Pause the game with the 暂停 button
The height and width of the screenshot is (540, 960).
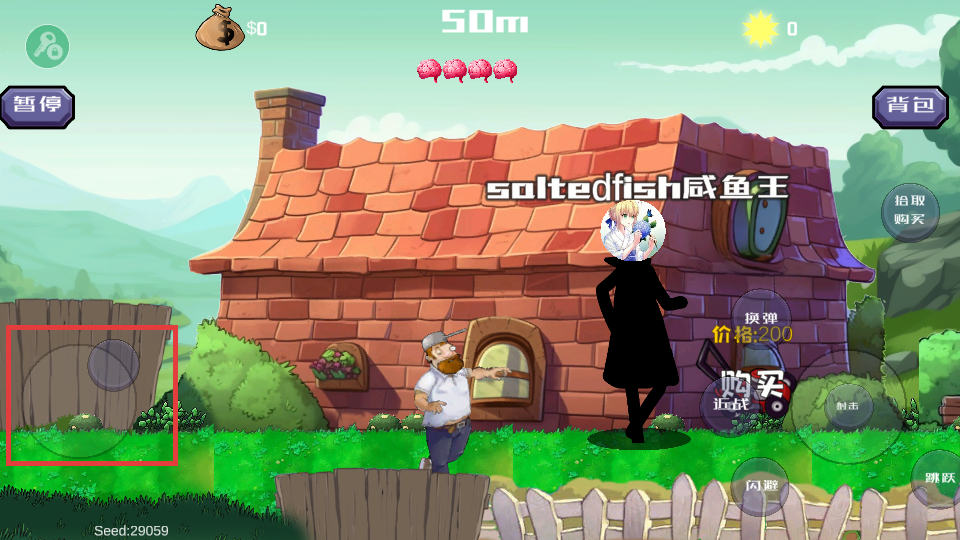click(x=37, y=106)
